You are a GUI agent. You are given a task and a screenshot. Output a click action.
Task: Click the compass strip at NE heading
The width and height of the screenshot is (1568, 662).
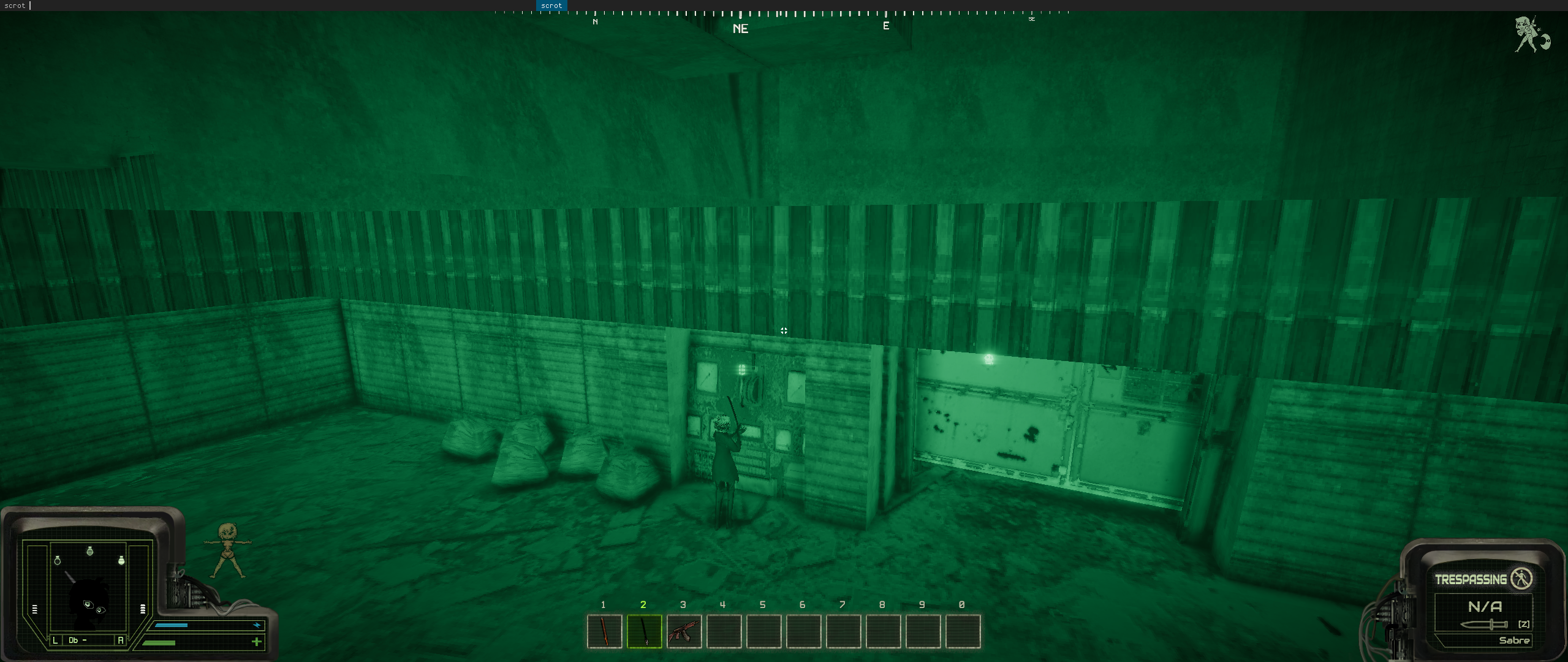click(740, 28)
